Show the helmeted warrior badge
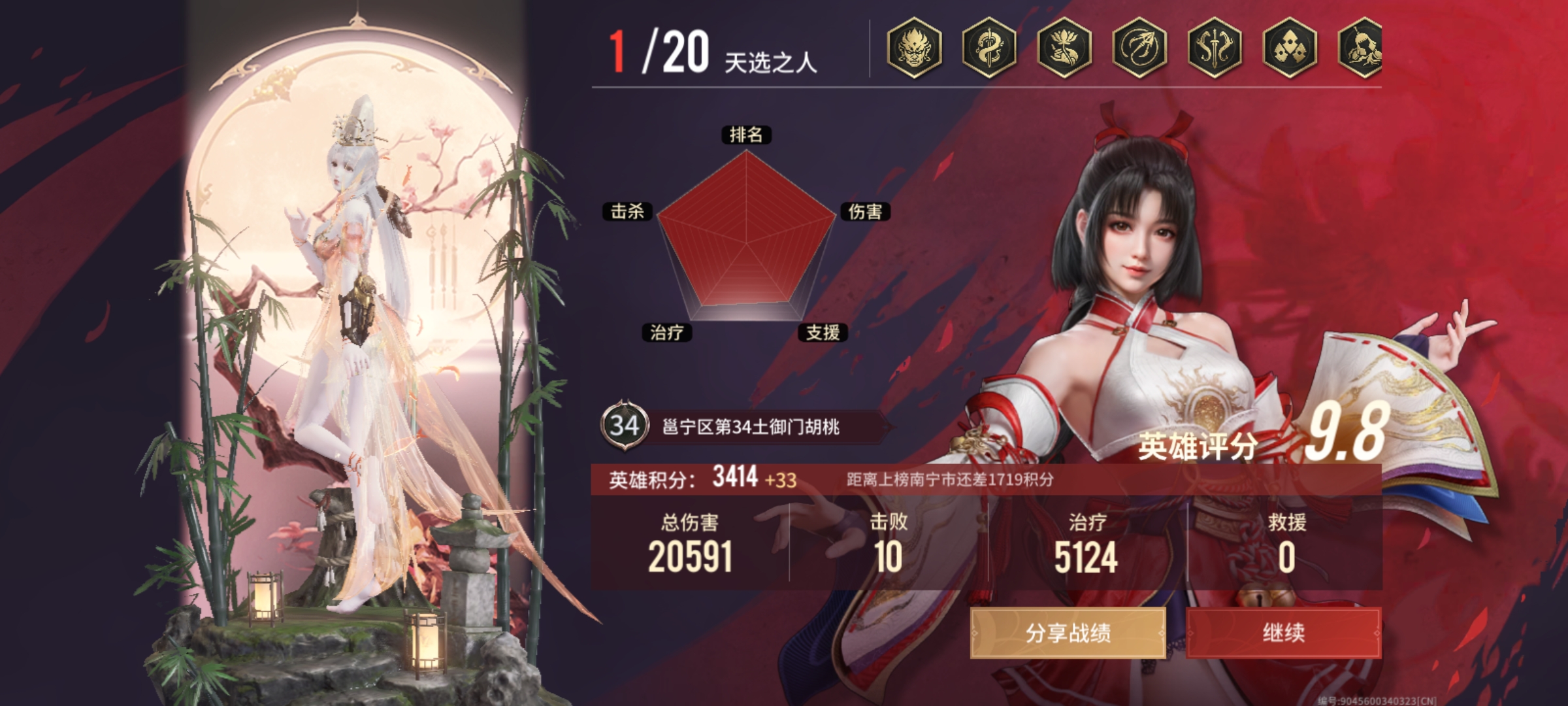 point(1360,48)
